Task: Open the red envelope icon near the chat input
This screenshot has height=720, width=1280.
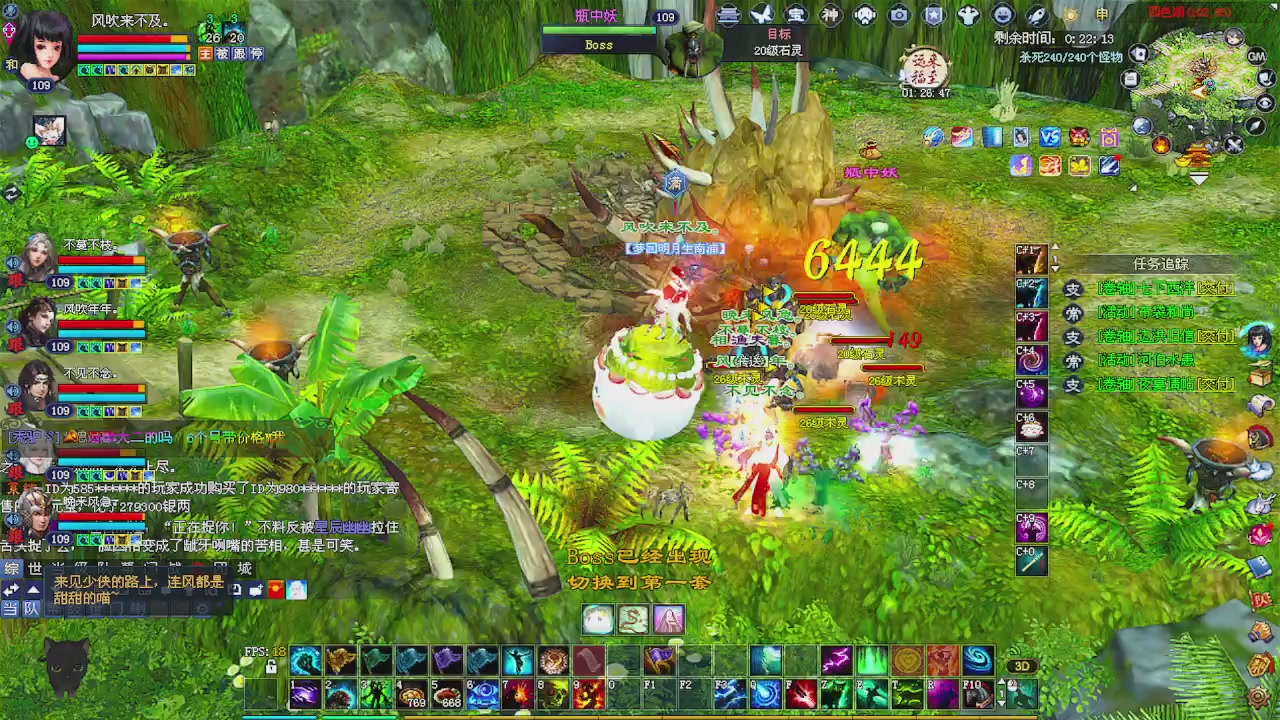Action: pyautogui.click(x=275, y=590)
